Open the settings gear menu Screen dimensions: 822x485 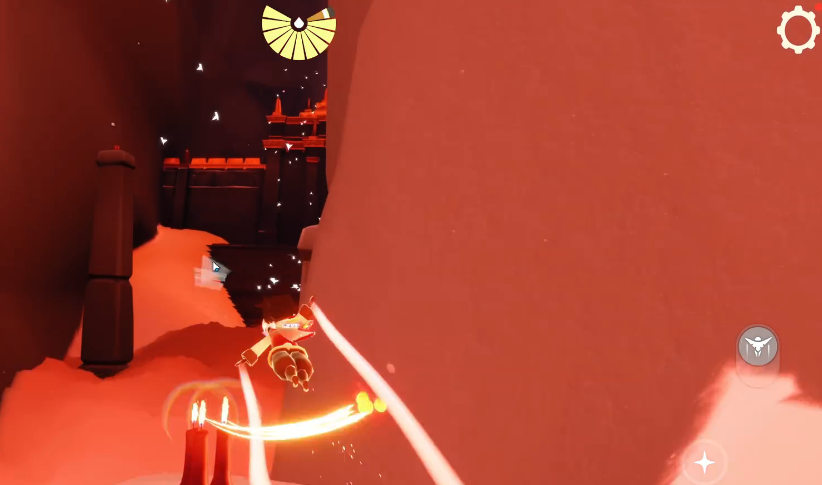pos(798,30)
